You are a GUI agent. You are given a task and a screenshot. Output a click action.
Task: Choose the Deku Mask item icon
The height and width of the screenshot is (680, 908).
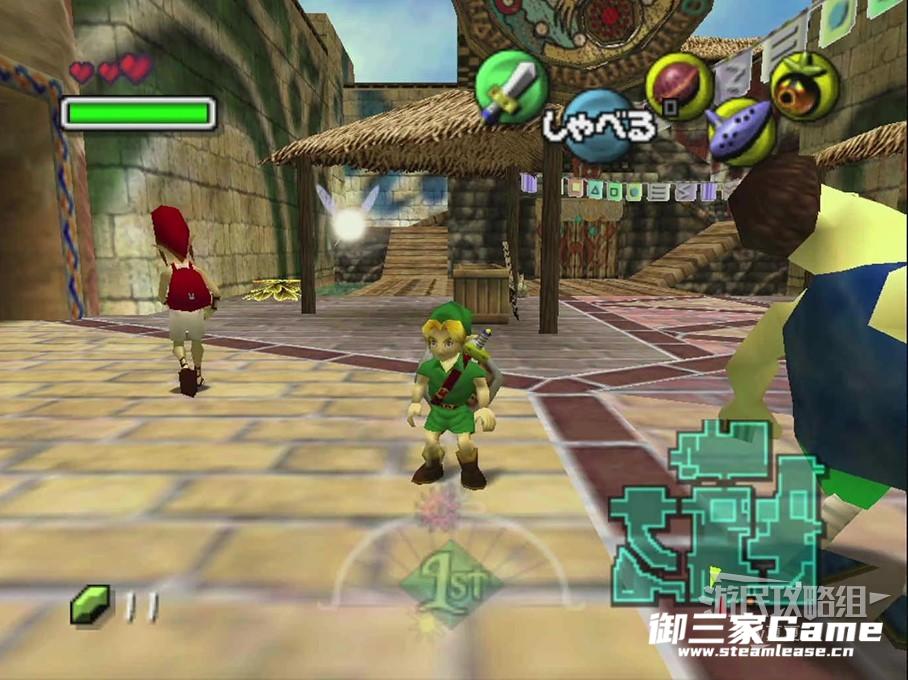click(805, 85)
